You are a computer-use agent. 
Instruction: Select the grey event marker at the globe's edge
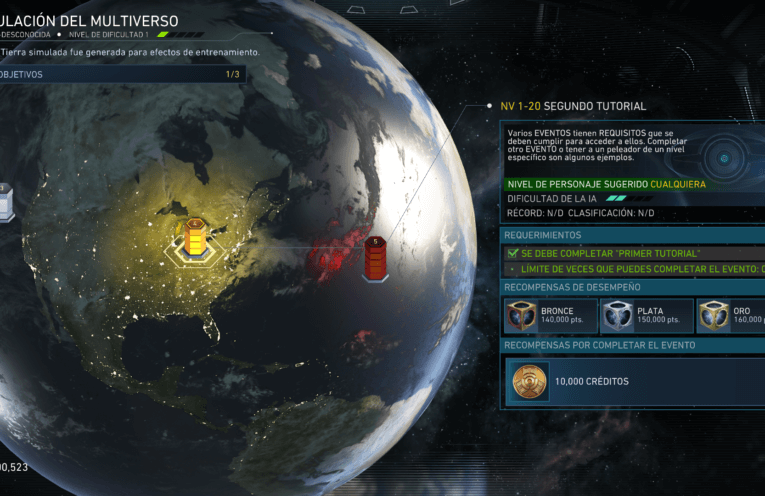pyautogui.click(x=5, y=202)
